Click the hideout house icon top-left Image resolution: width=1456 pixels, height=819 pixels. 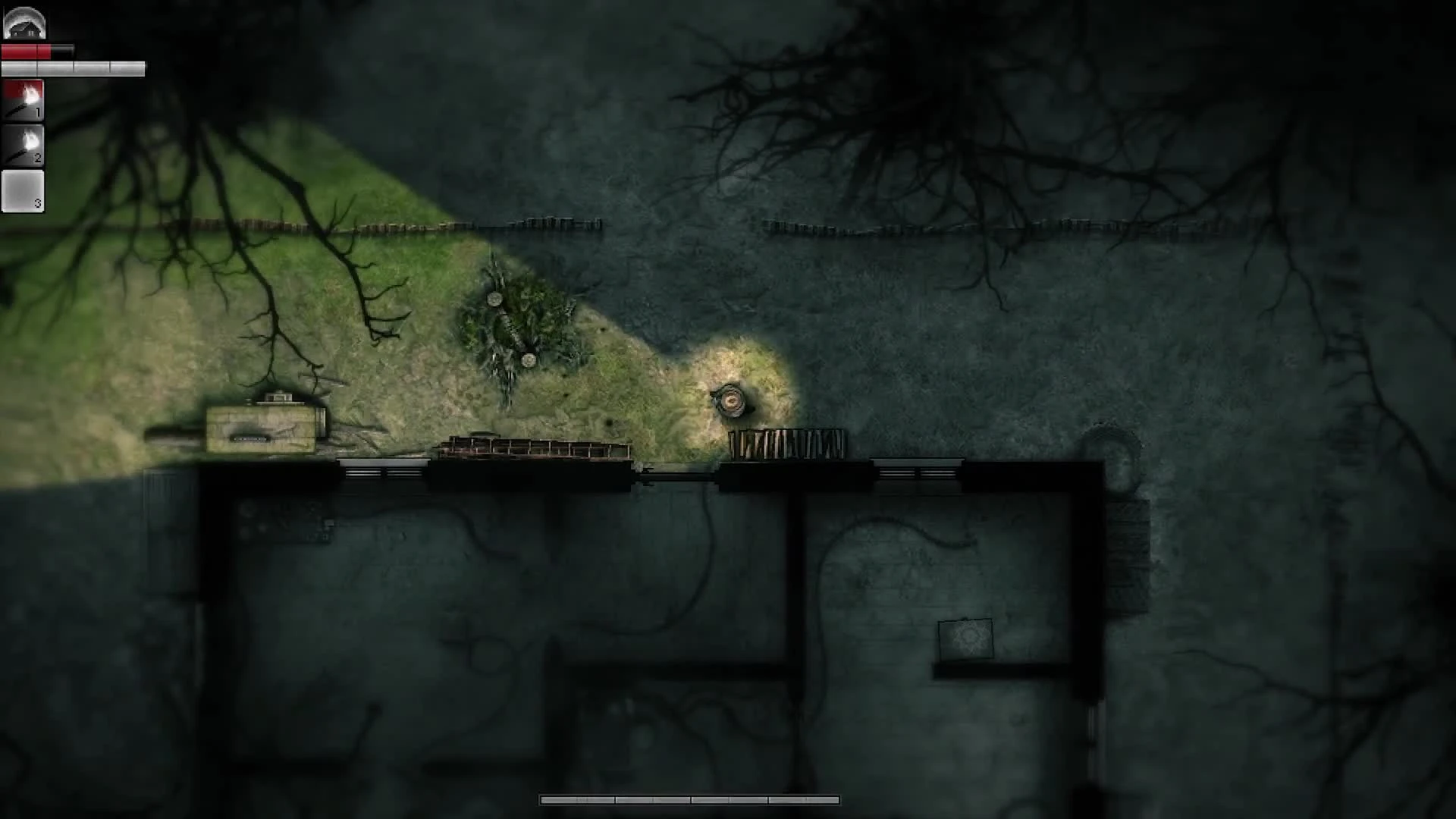(x=24, y=23)
